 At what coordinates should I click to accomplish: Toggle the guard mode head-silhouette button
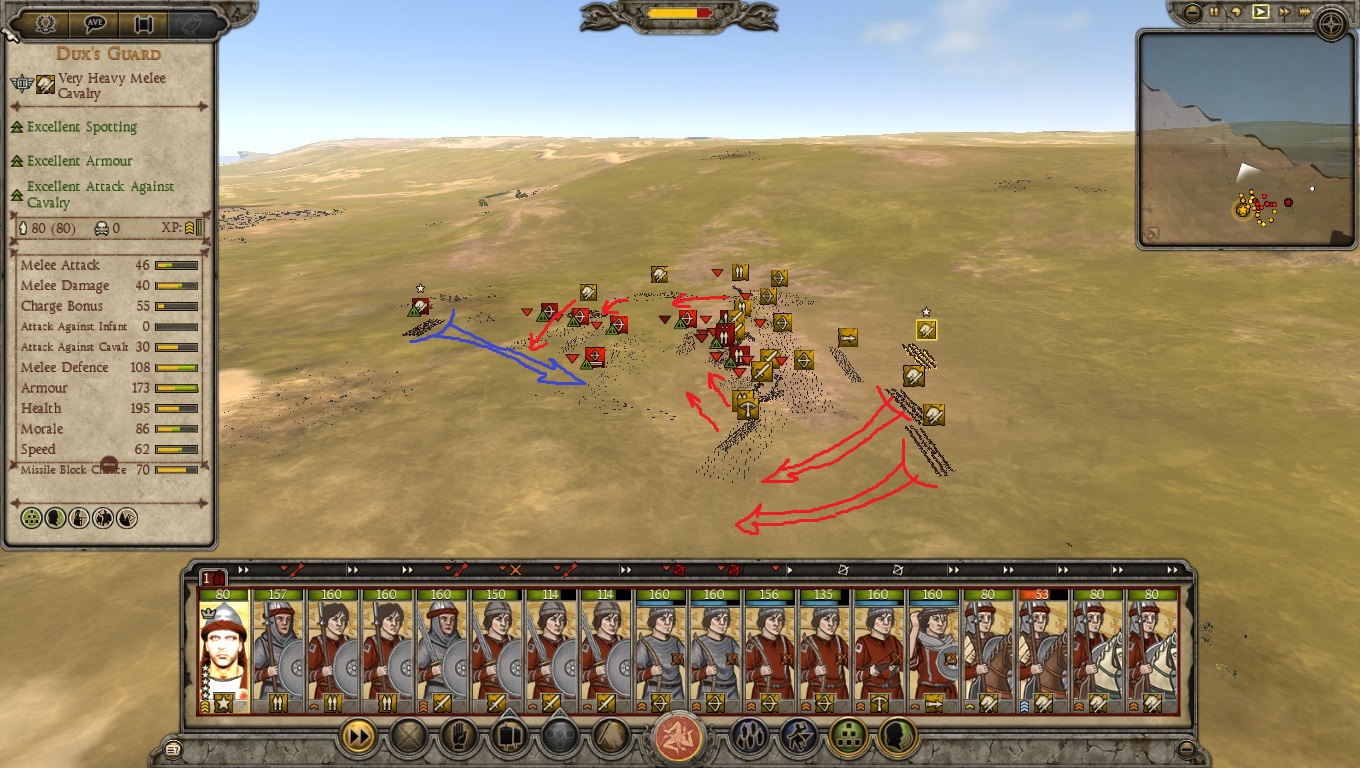897,738
